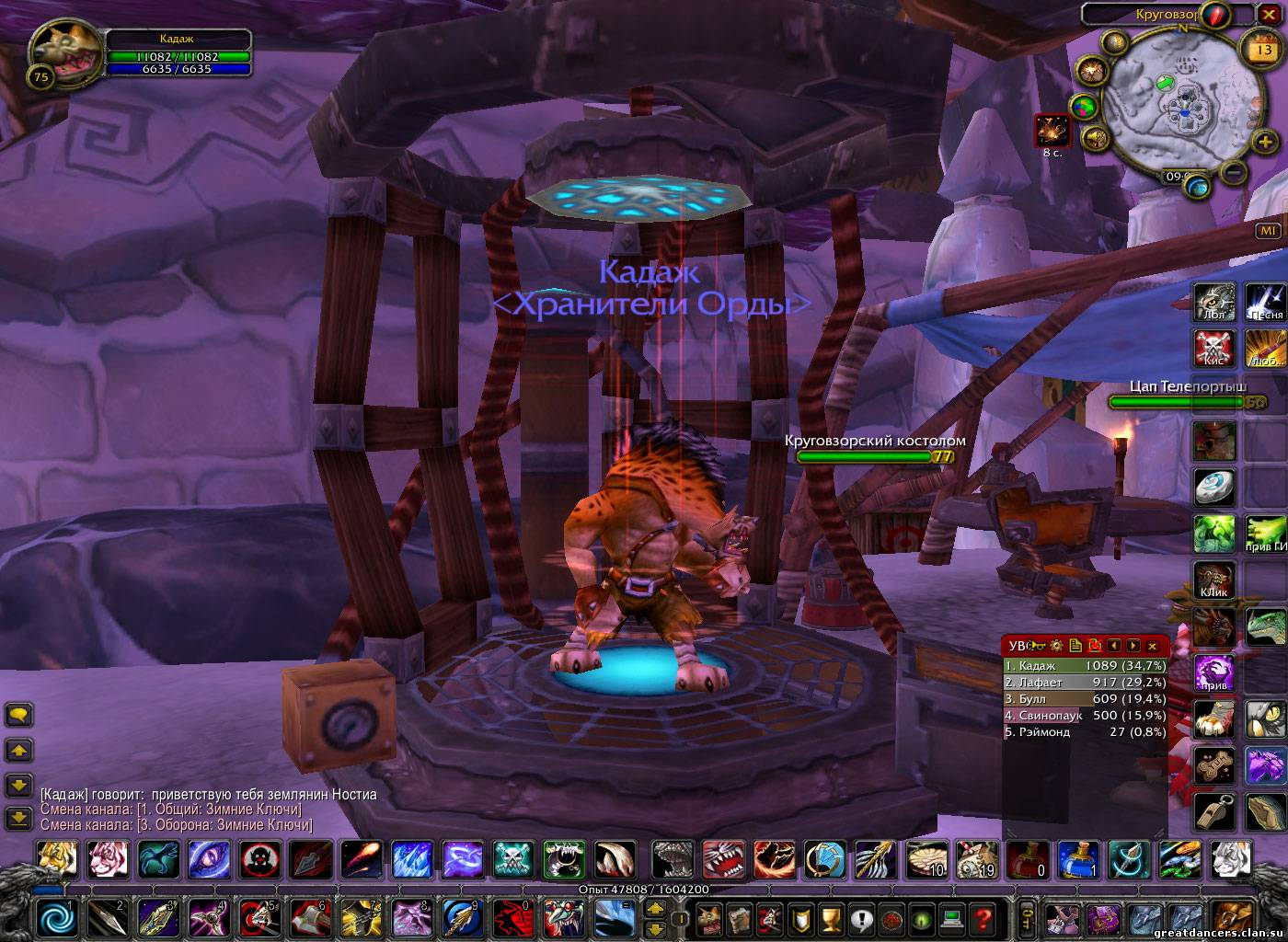Viewport: 1288px width, 942px height.
Task: Open the computer main menu button
Action: (x=951, y=917)
